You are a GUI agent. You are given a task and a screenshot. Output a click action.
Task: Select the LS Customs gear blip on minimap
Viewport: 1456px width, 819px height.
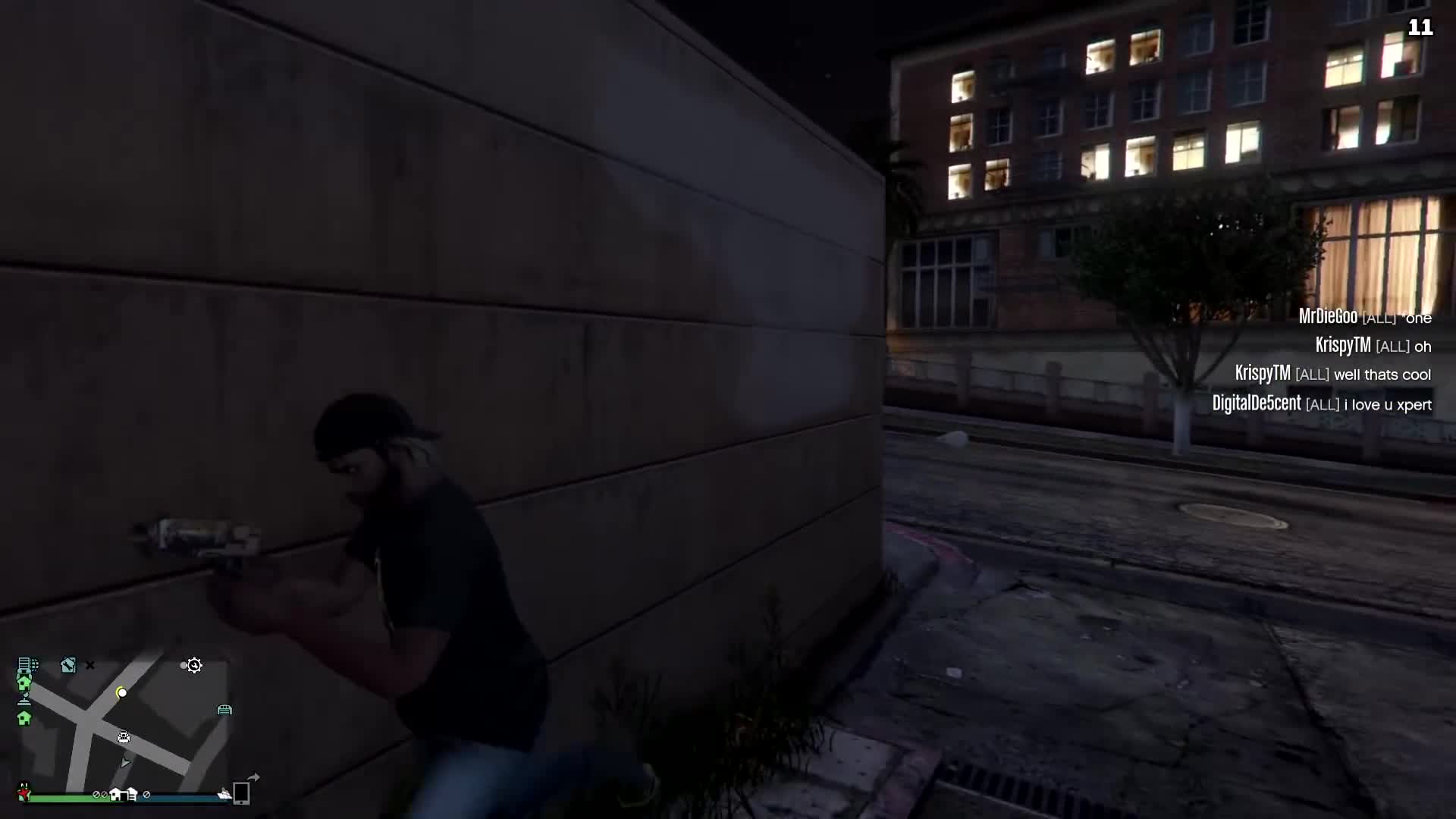(194, 667)
